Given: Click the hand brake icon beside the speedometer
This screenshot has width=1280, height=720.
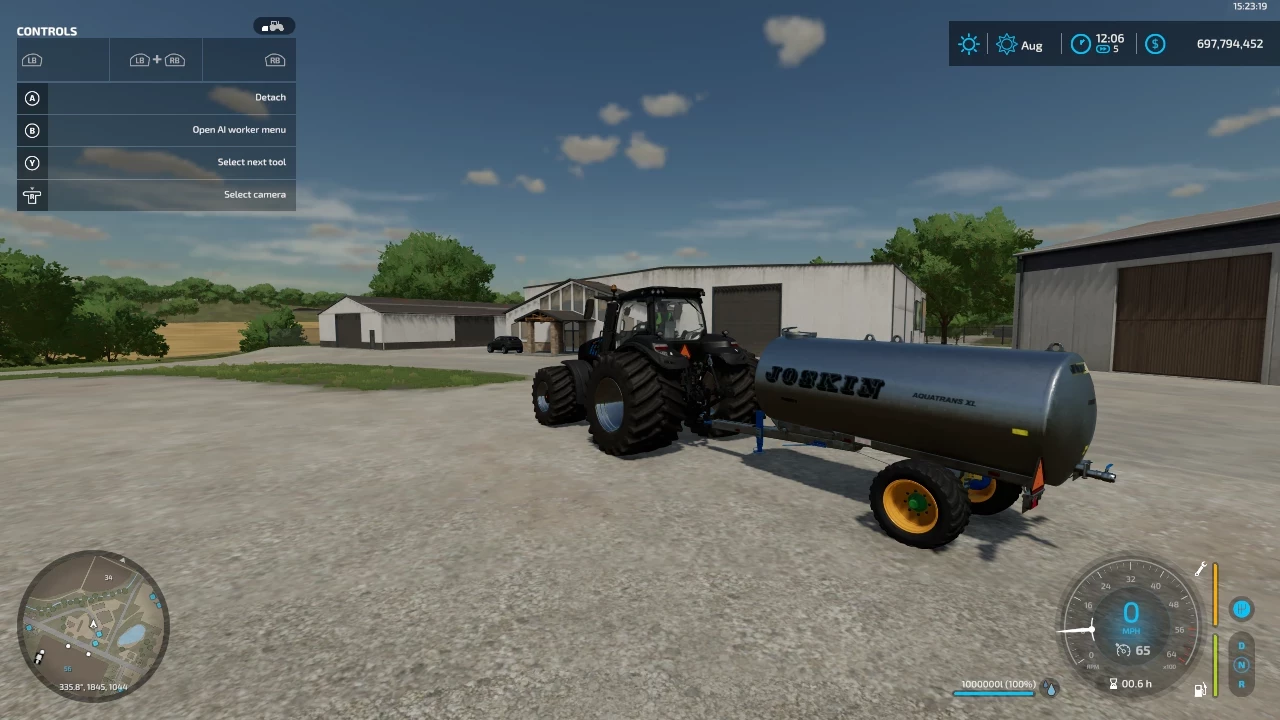Looking at the screenshot, I should tap(1242, 609).
